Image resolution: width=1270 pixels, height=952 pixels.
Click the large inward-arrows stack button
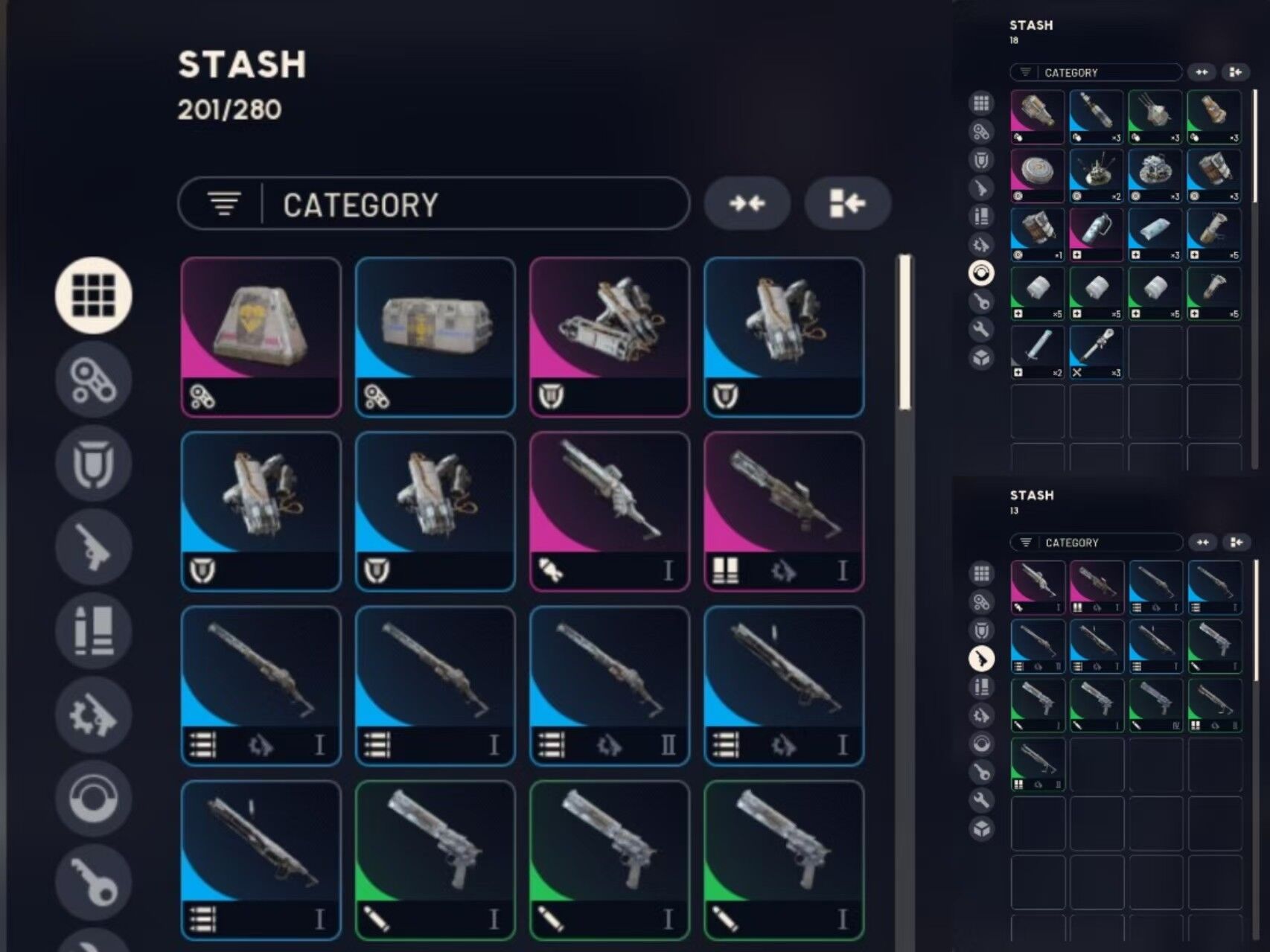(x=747, y=203)
